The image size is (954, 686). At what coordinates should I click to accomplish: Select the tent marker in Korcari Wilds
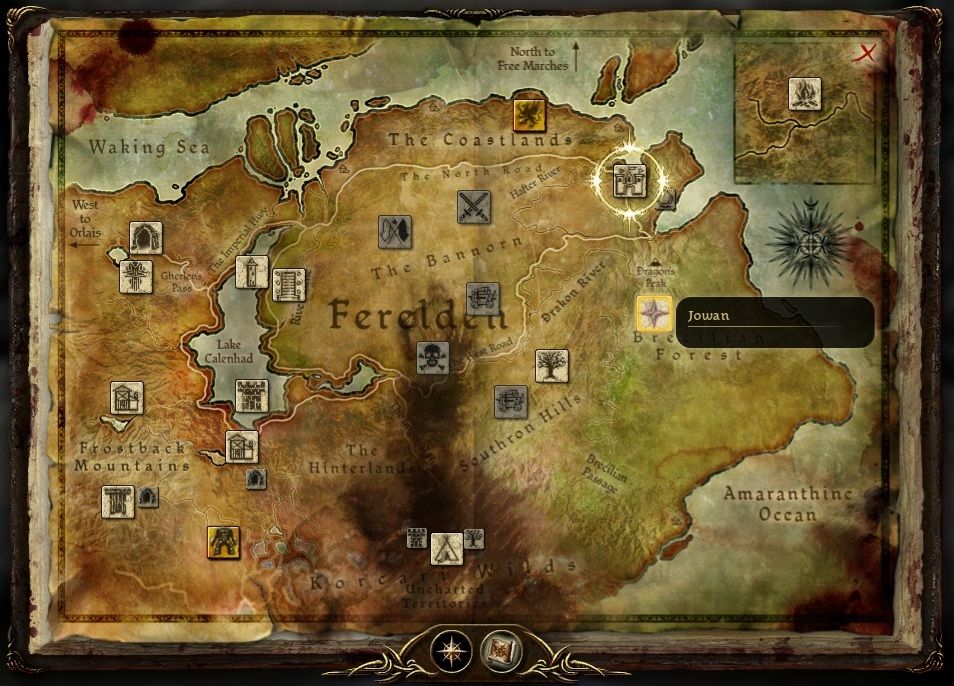pos(446,547)
